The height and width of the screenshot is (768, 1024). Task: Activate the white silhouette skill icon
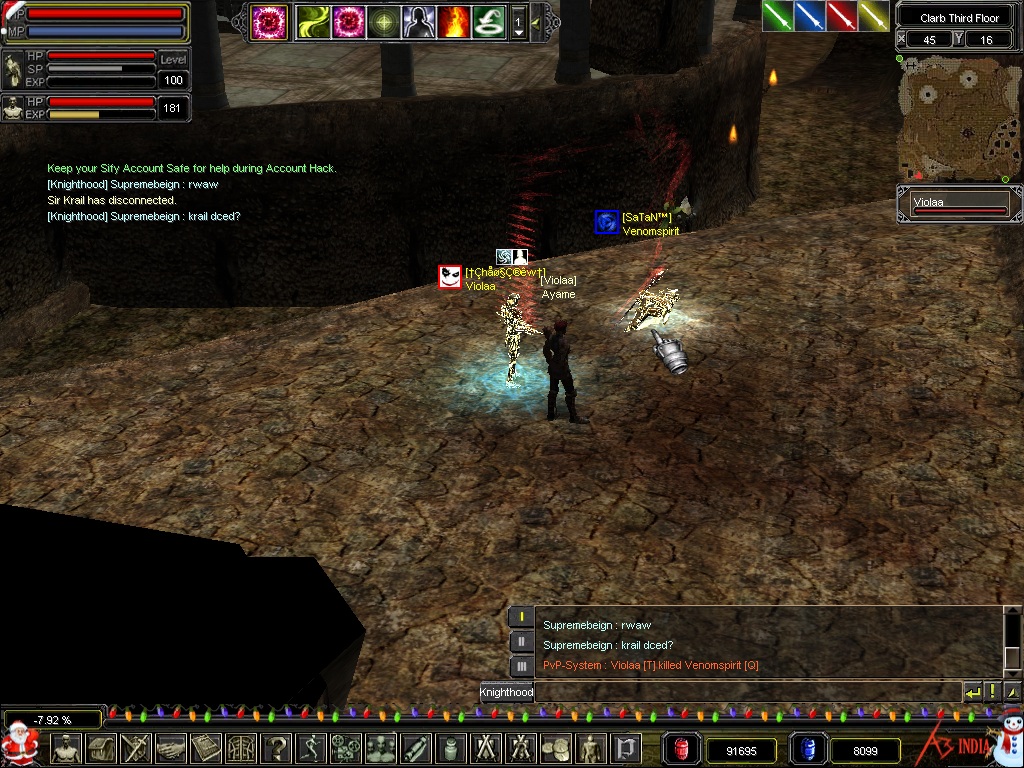click(418, 22)
